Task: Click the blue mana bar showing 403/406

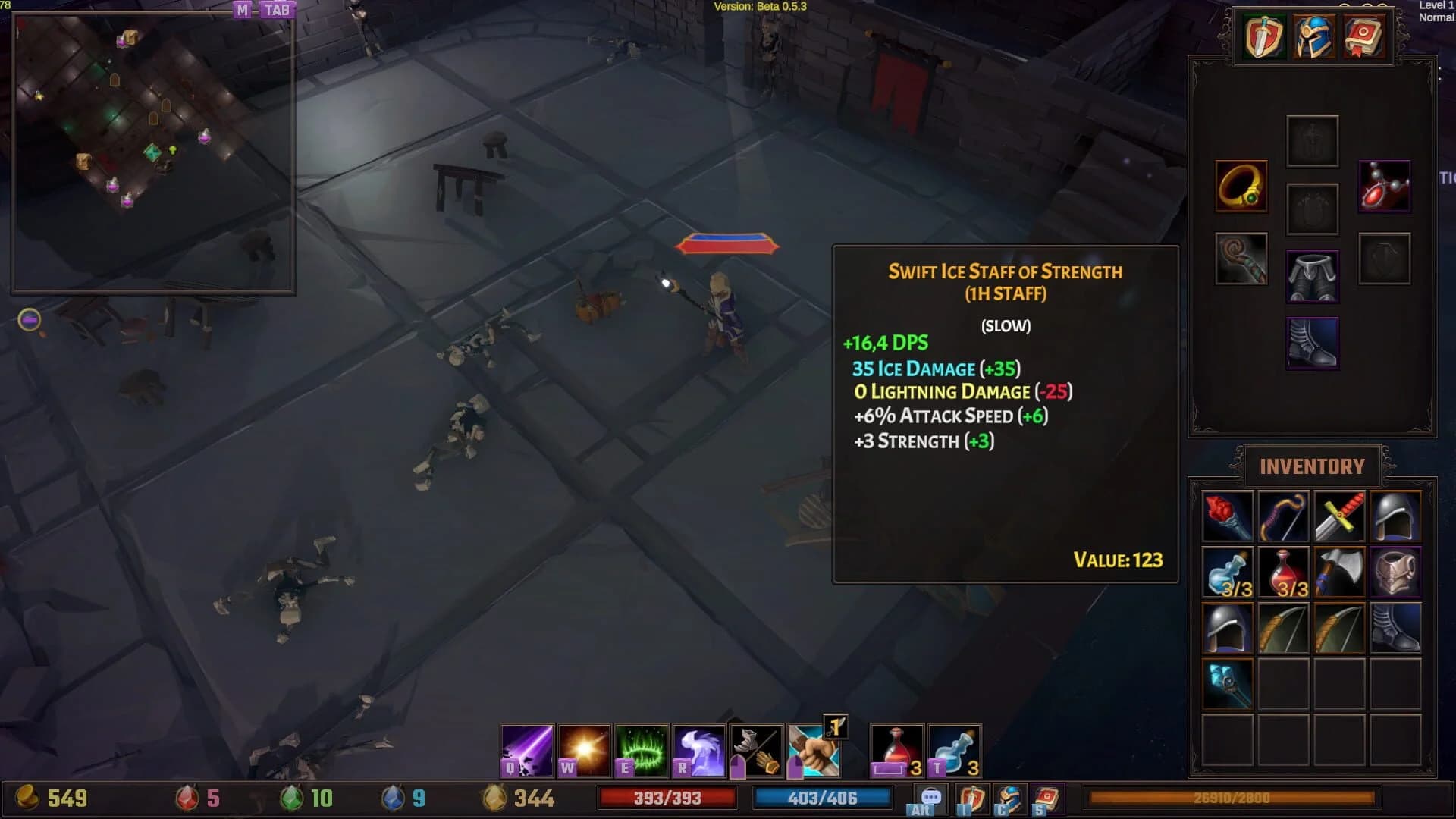Action: click(x=821, y=798)
